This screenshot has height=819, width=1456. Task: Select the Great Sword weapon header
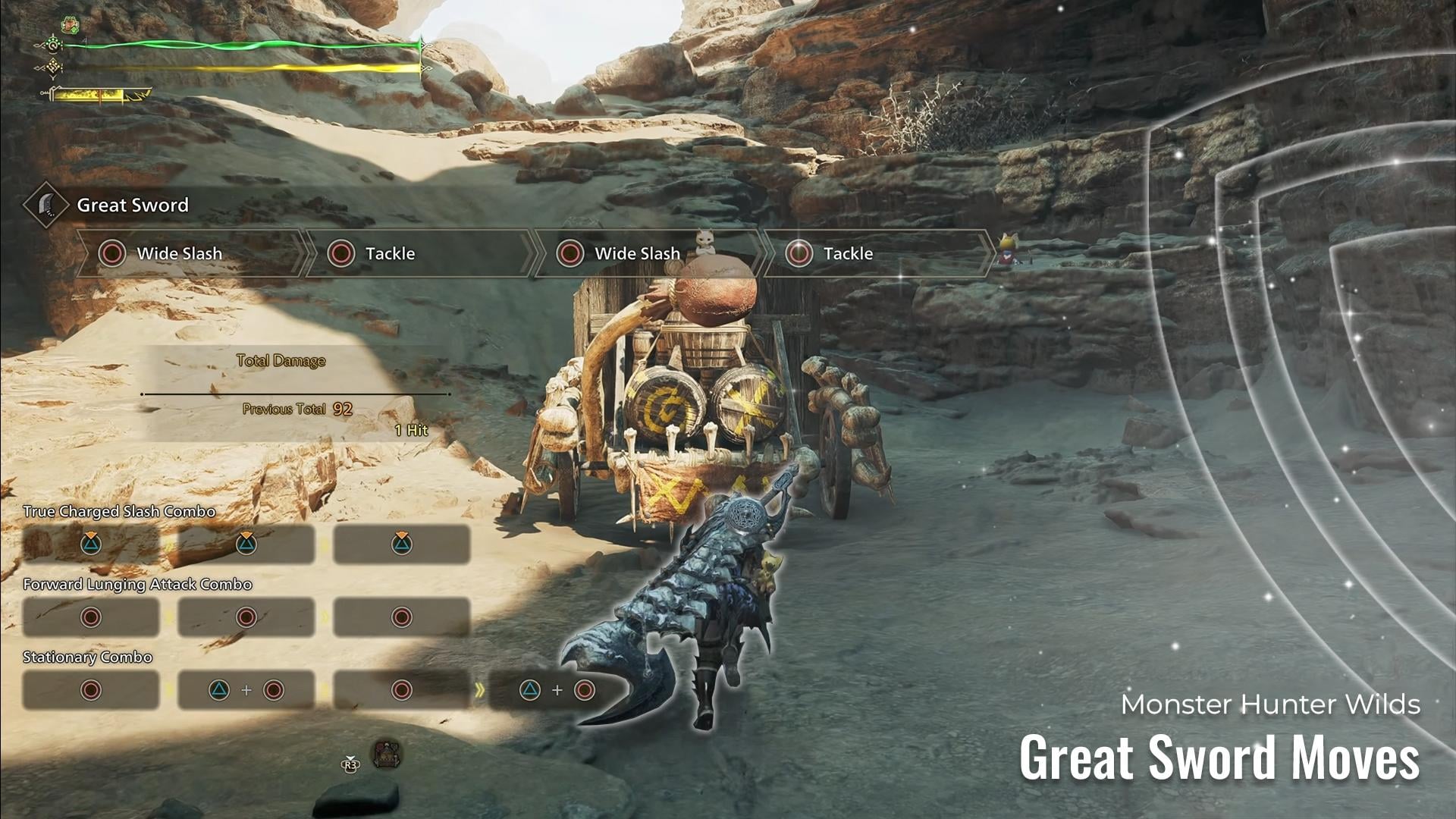click(133, 205)
